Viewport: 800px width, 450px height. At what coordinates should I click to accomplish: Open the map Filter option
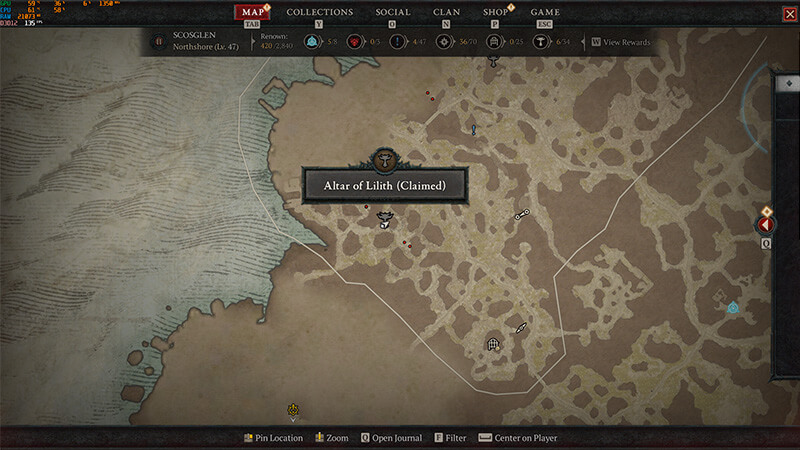point(450,438)
